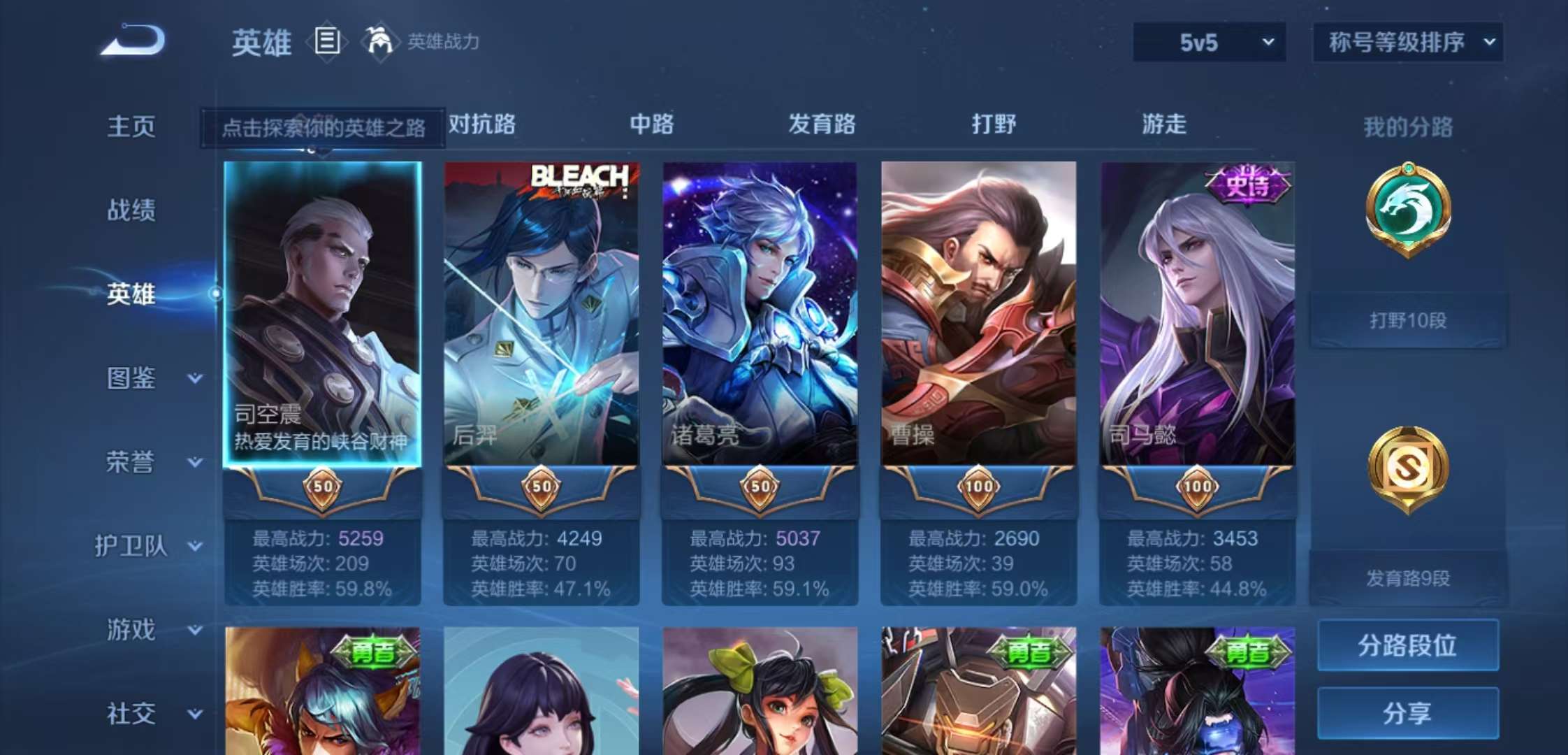This screenshot has width=1568, height=755.
Task: Click the 分路段位 button
Action: tap(1407, 647)
